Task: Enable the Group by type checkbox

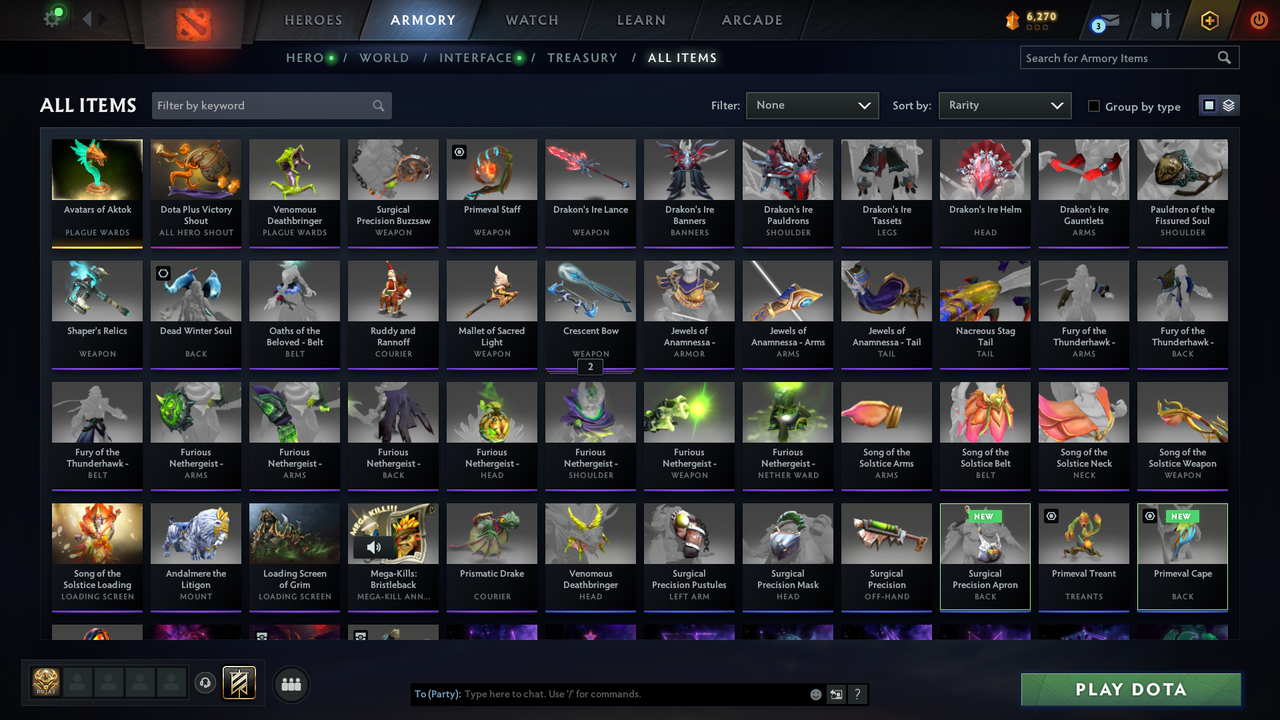Action: (1093, 106)
